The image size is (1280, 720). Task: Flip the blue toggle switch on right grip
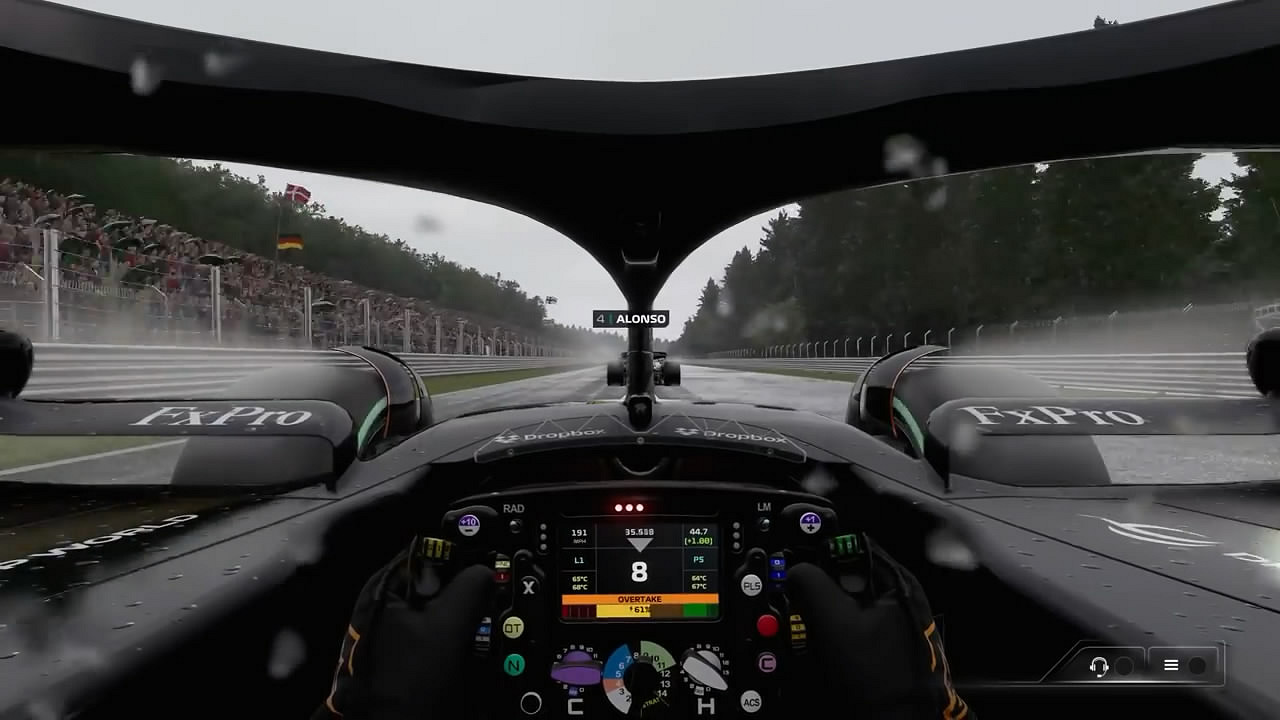coord(776,569)
